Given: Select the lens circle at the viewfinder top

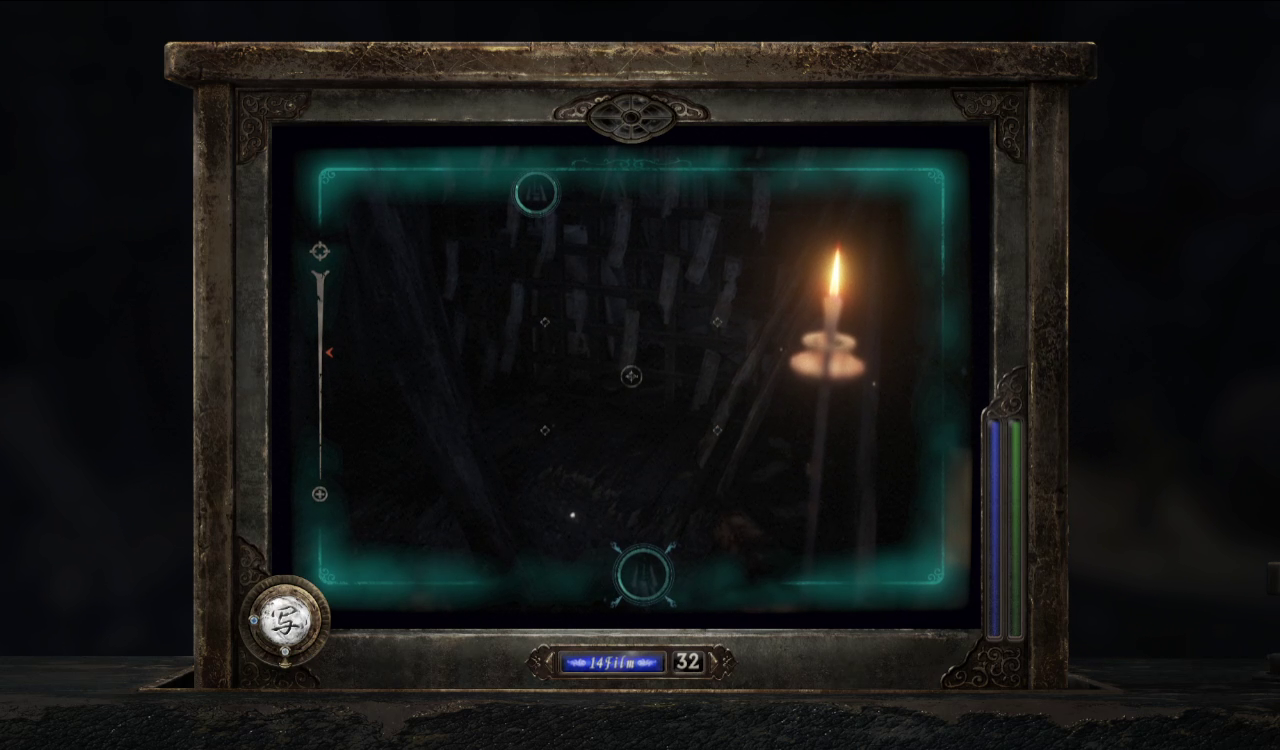Looking at the screenshot, I should (536, 193).
